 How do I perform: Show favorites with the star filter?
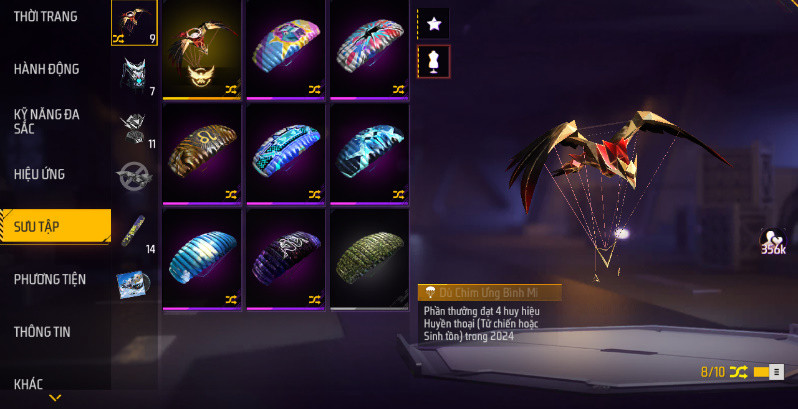[434, 22]
